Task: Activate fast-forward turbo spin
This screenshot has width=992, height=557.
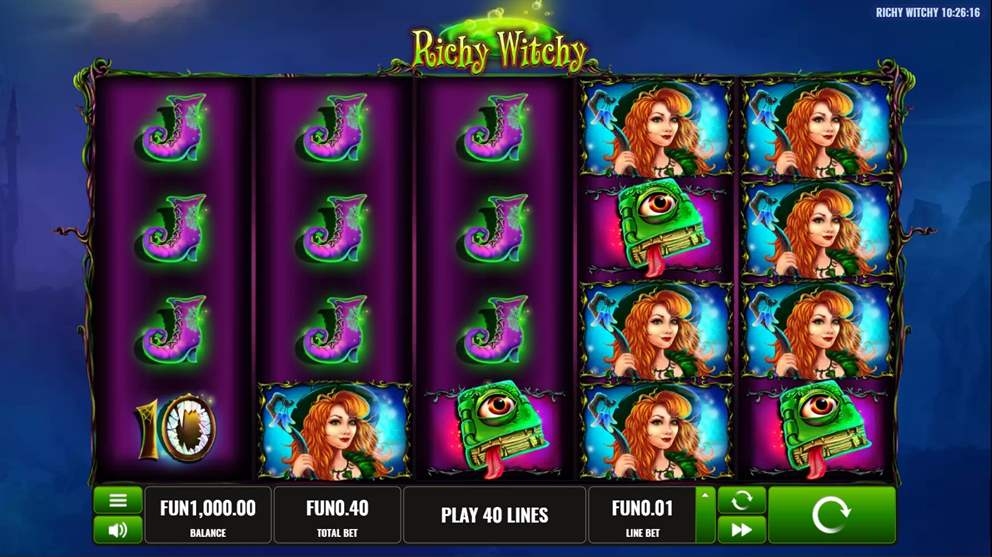Action: point(741,530)
